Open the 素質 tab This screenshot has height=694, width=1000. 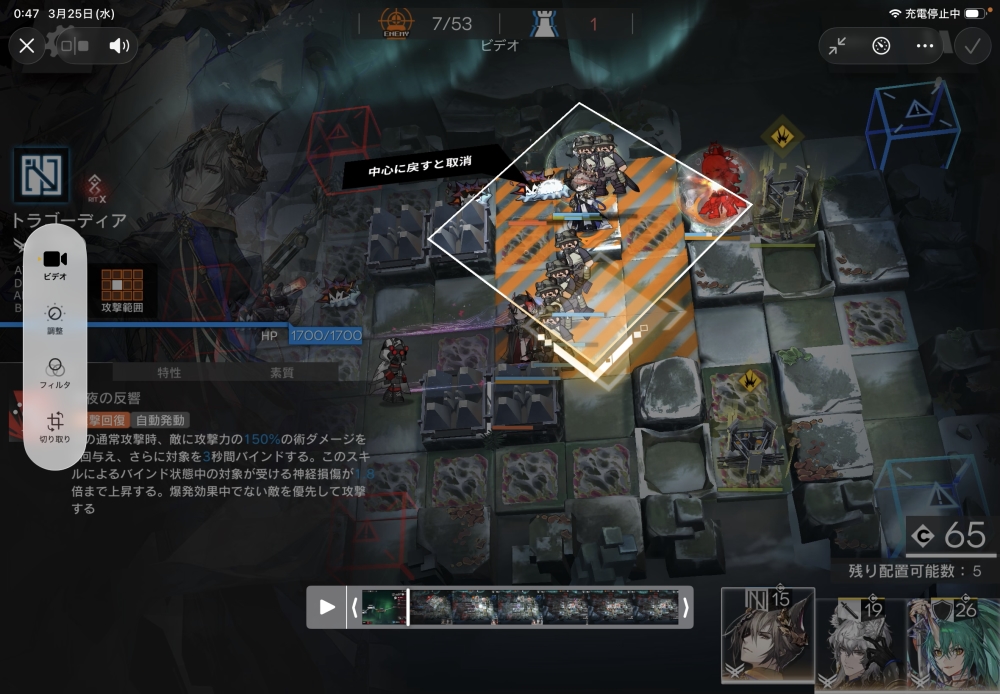[282, 373]
